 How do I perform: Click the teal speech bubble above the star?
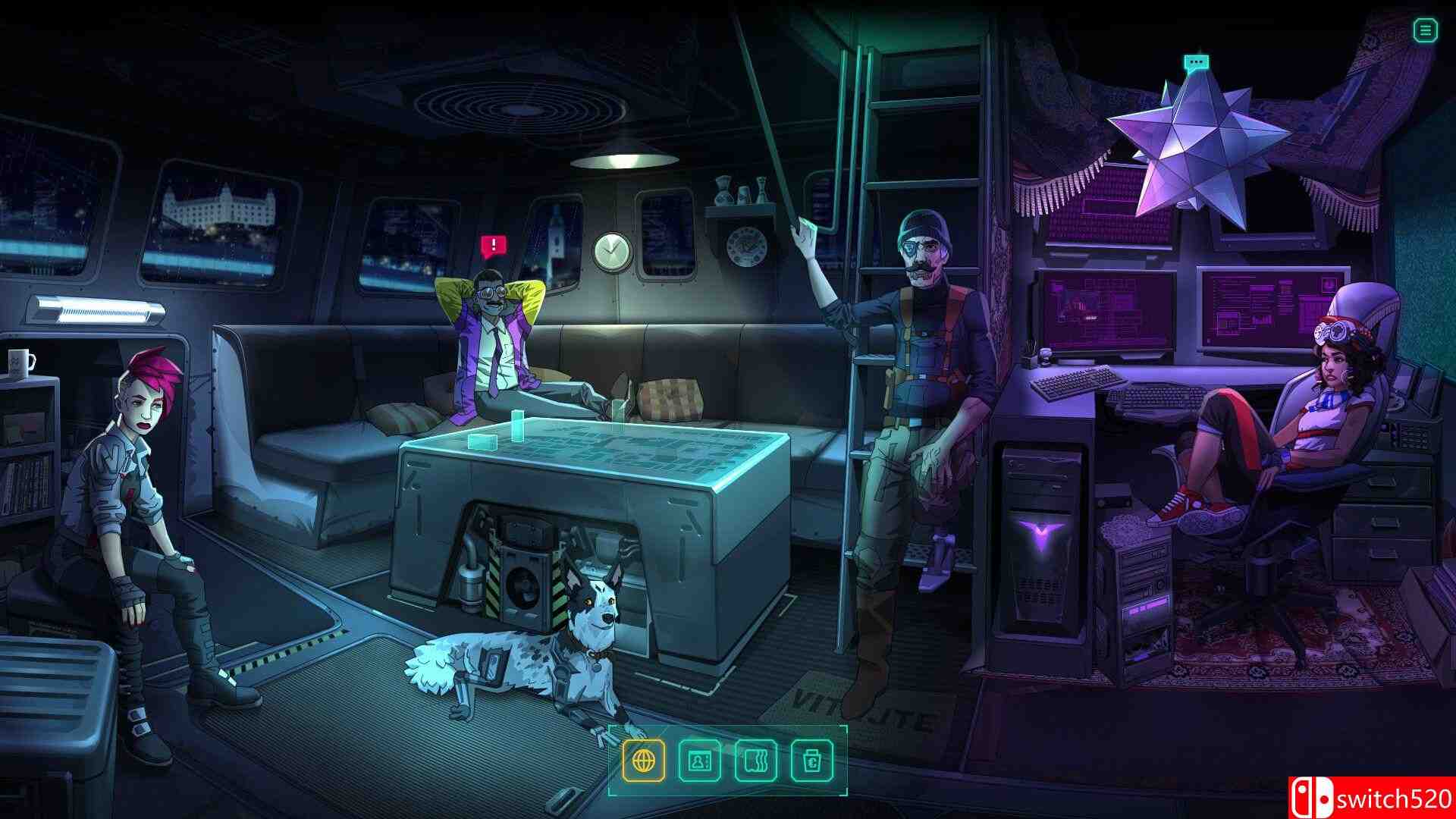pyautogui.click(x=1197, y=62)
